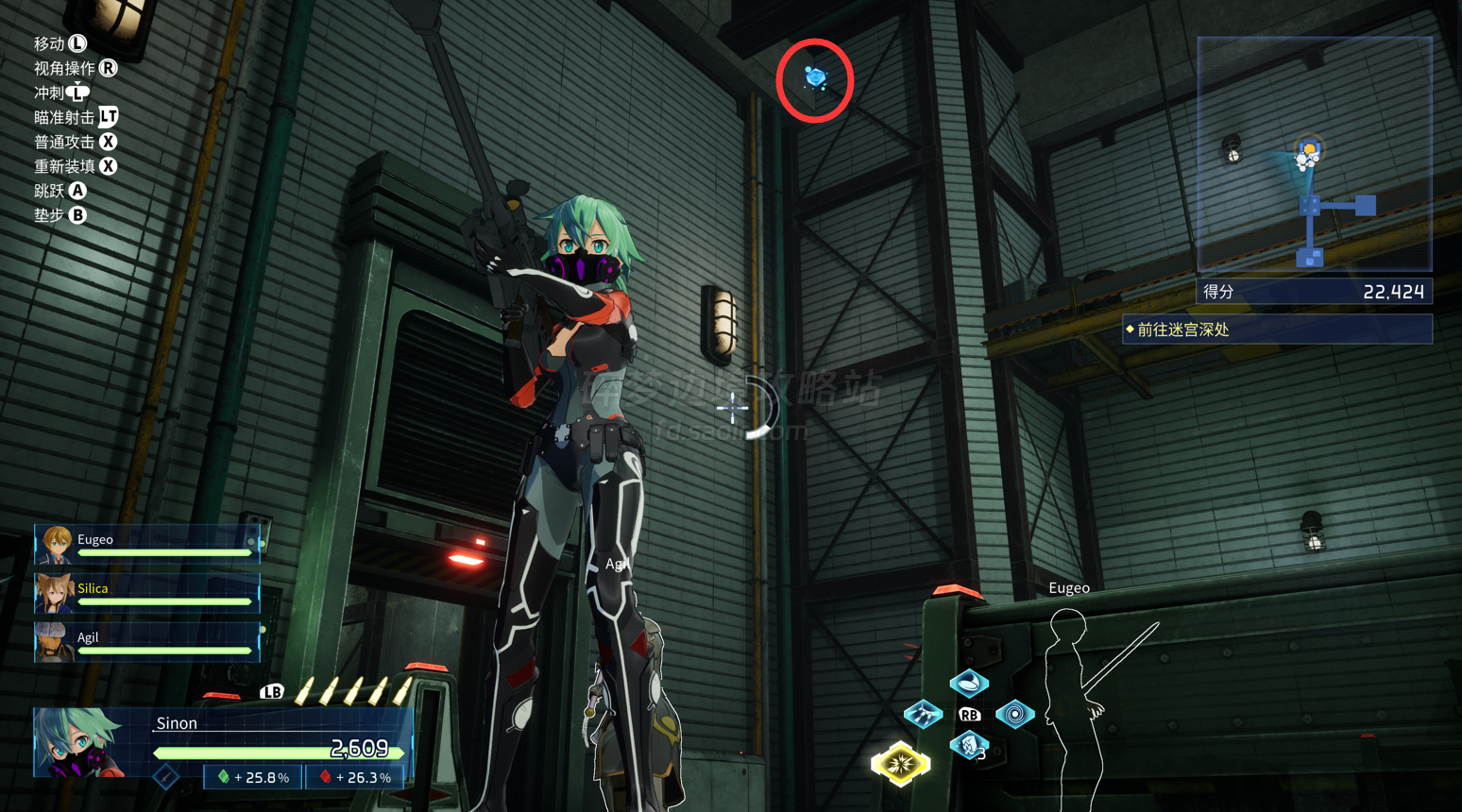Activate the glowing yellow burst skill
The height and width of the screenshot is (812, 1462).
[900, 763]
